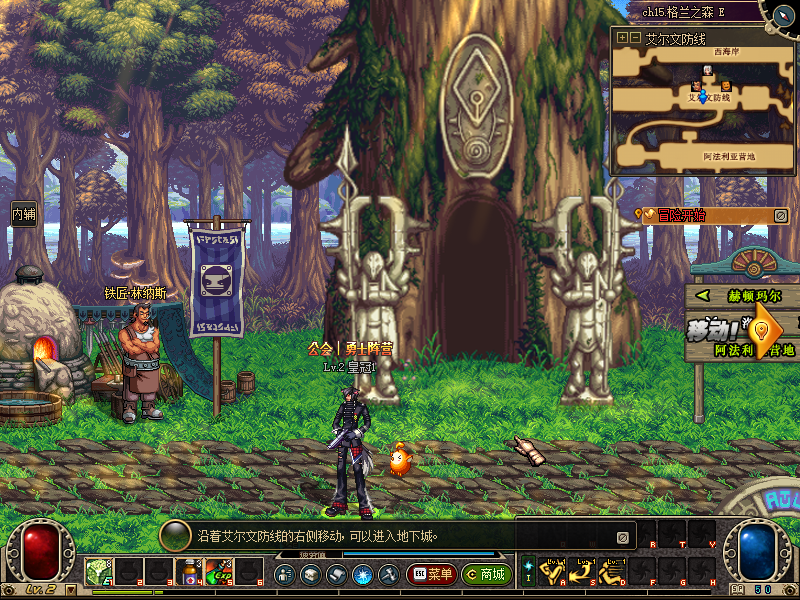Use the red potion bottle hotbar item
The height and width of the screenshot is (600, 800).
point(188,572)
